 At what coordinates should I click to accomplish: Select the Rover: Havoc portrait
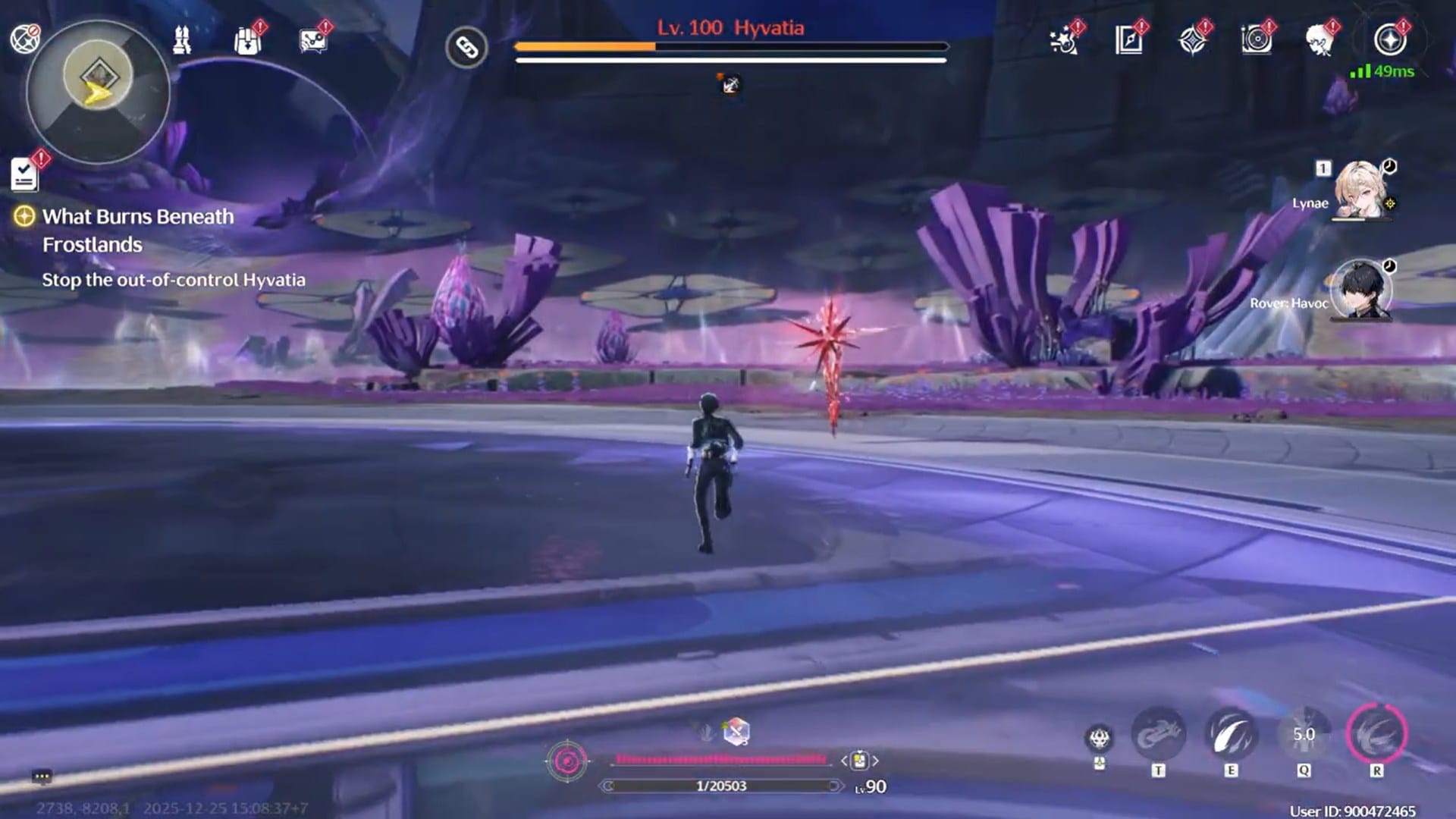pos(1361,290)
